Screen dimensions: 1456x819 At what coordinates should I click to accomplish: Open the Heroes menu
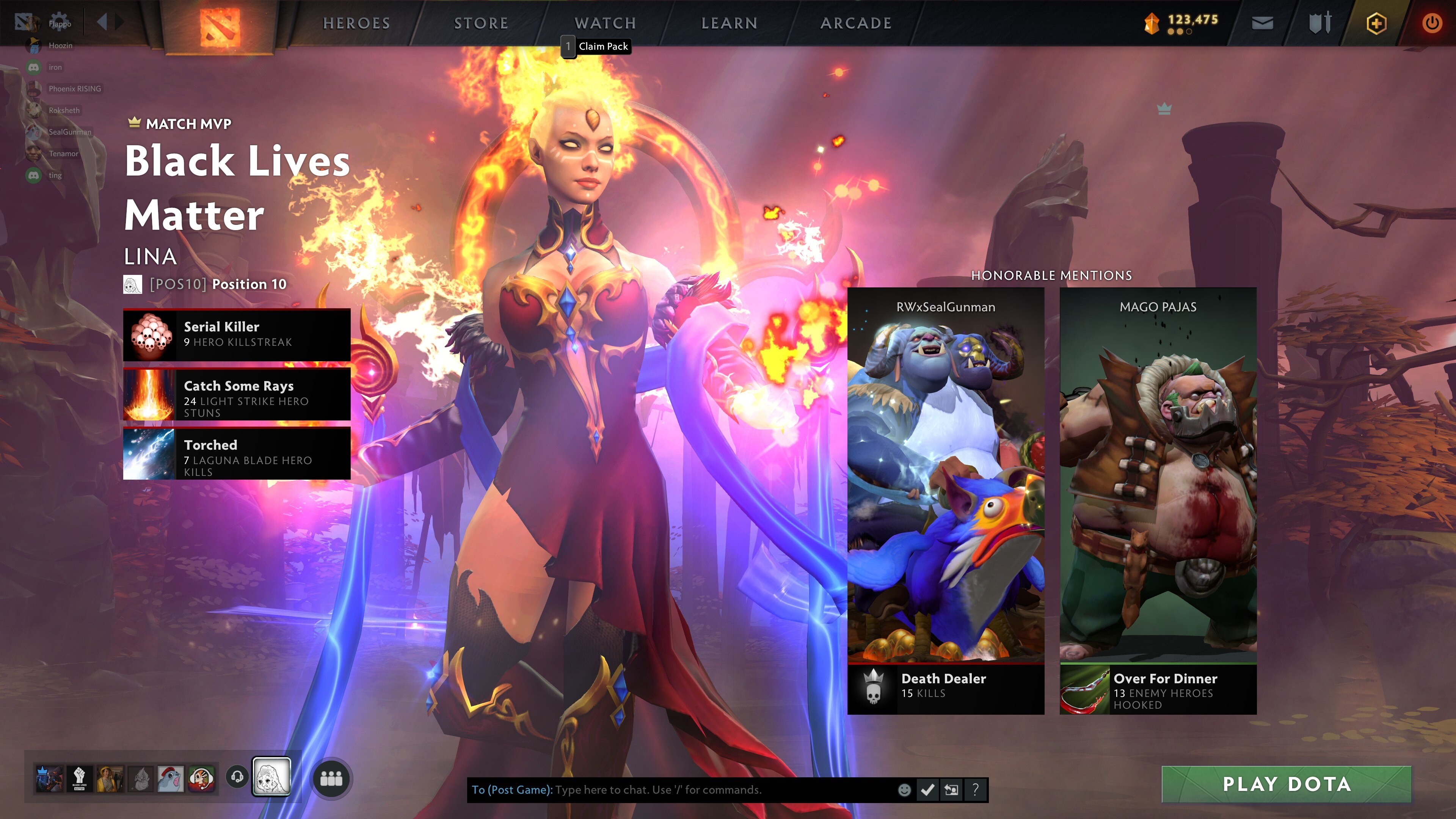point(356,23)
